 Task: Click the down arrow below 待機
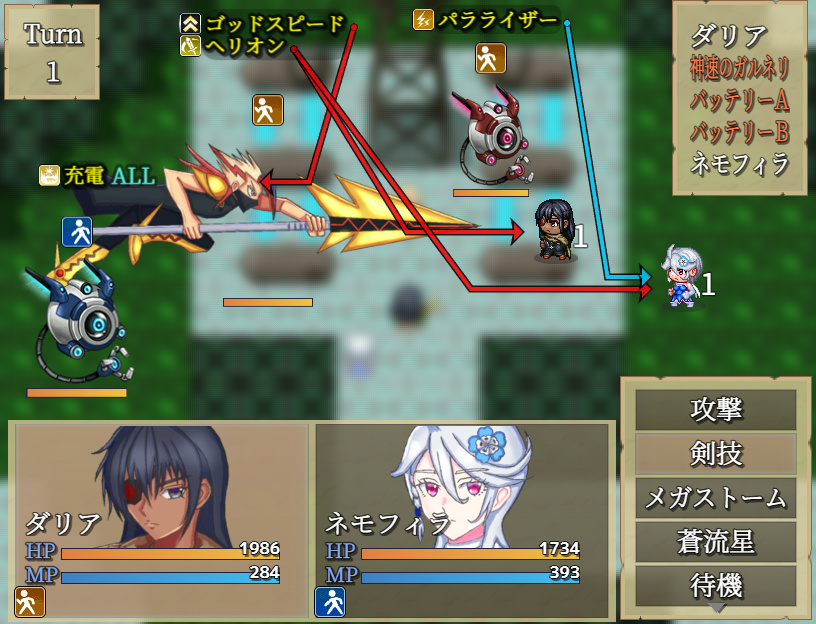pos(716,608)
